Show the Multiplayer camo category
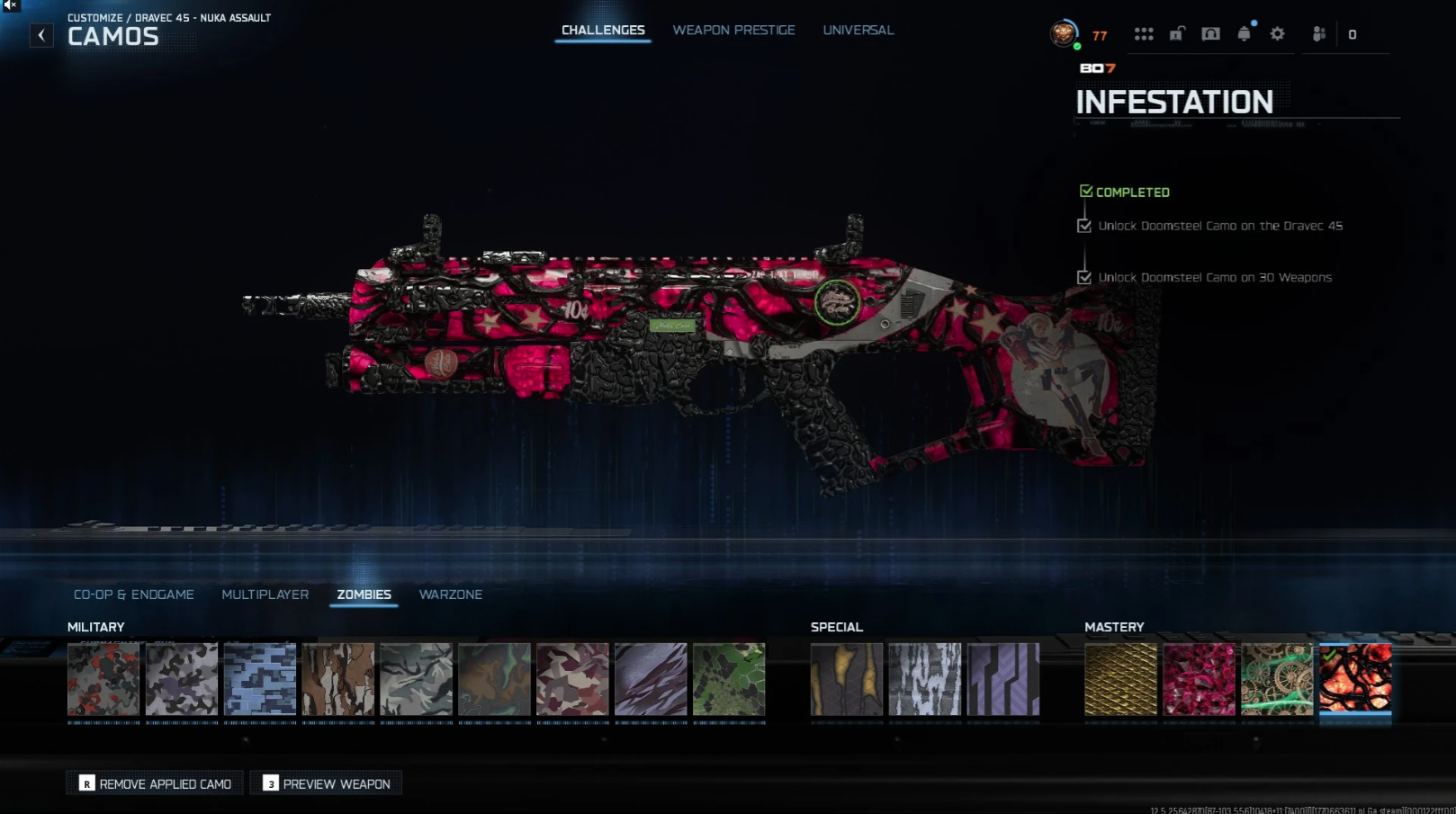Image resolution: width=1456 pixels, height=814 pixels. 265,595
